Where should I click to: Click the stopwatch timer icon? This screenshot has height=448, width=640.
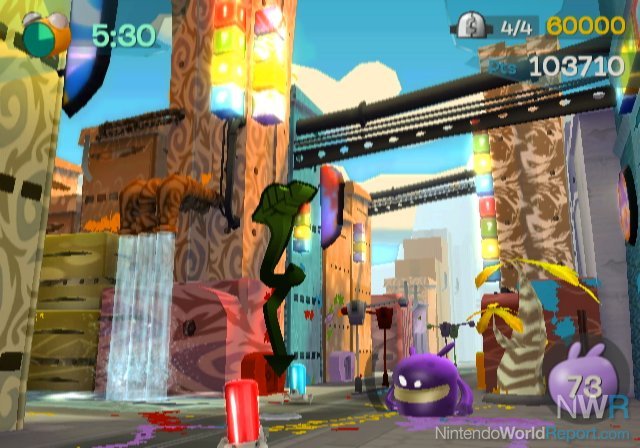click(44, 33)
